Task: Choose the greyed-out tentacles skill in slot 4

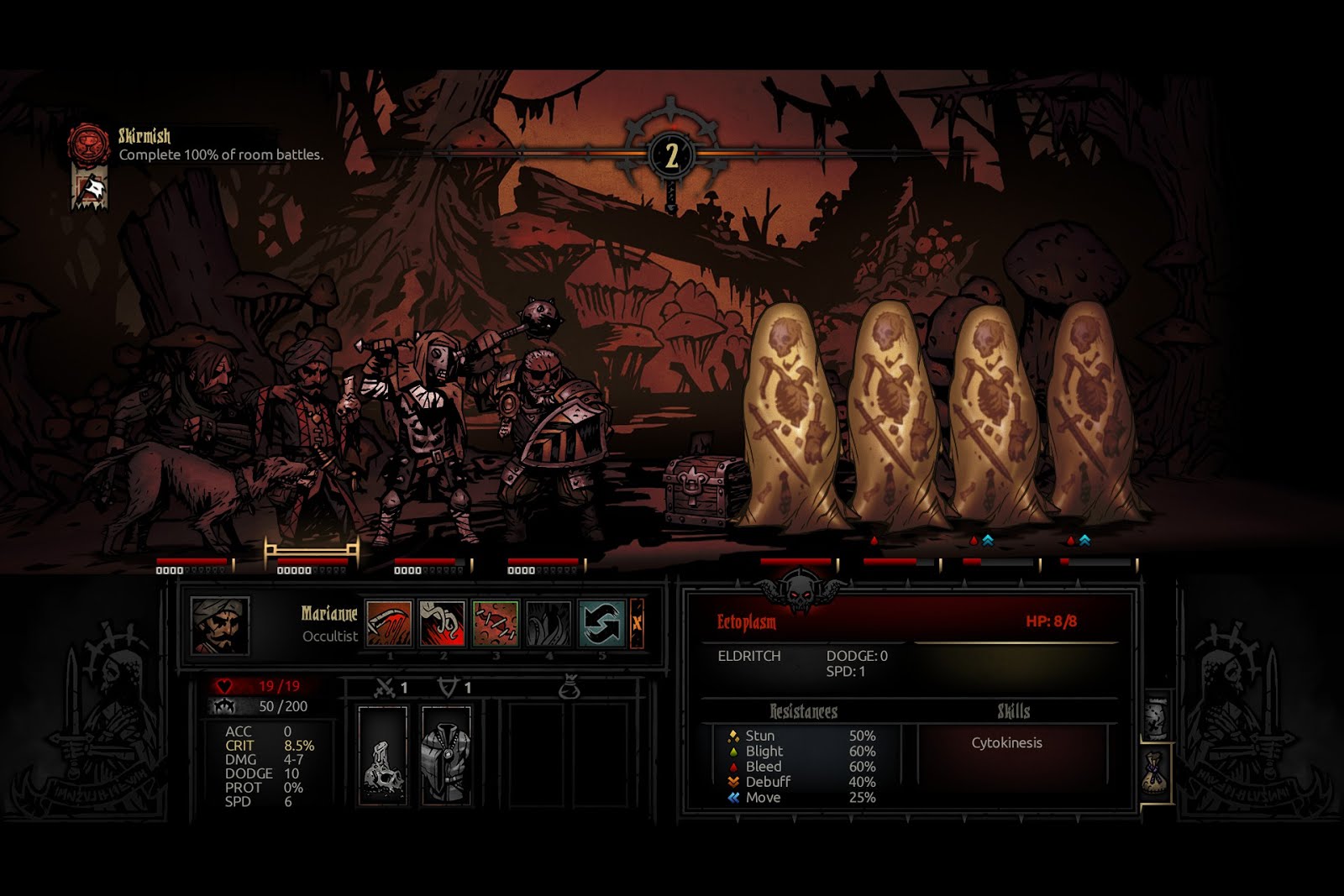Action: click(x=548, y=623)
